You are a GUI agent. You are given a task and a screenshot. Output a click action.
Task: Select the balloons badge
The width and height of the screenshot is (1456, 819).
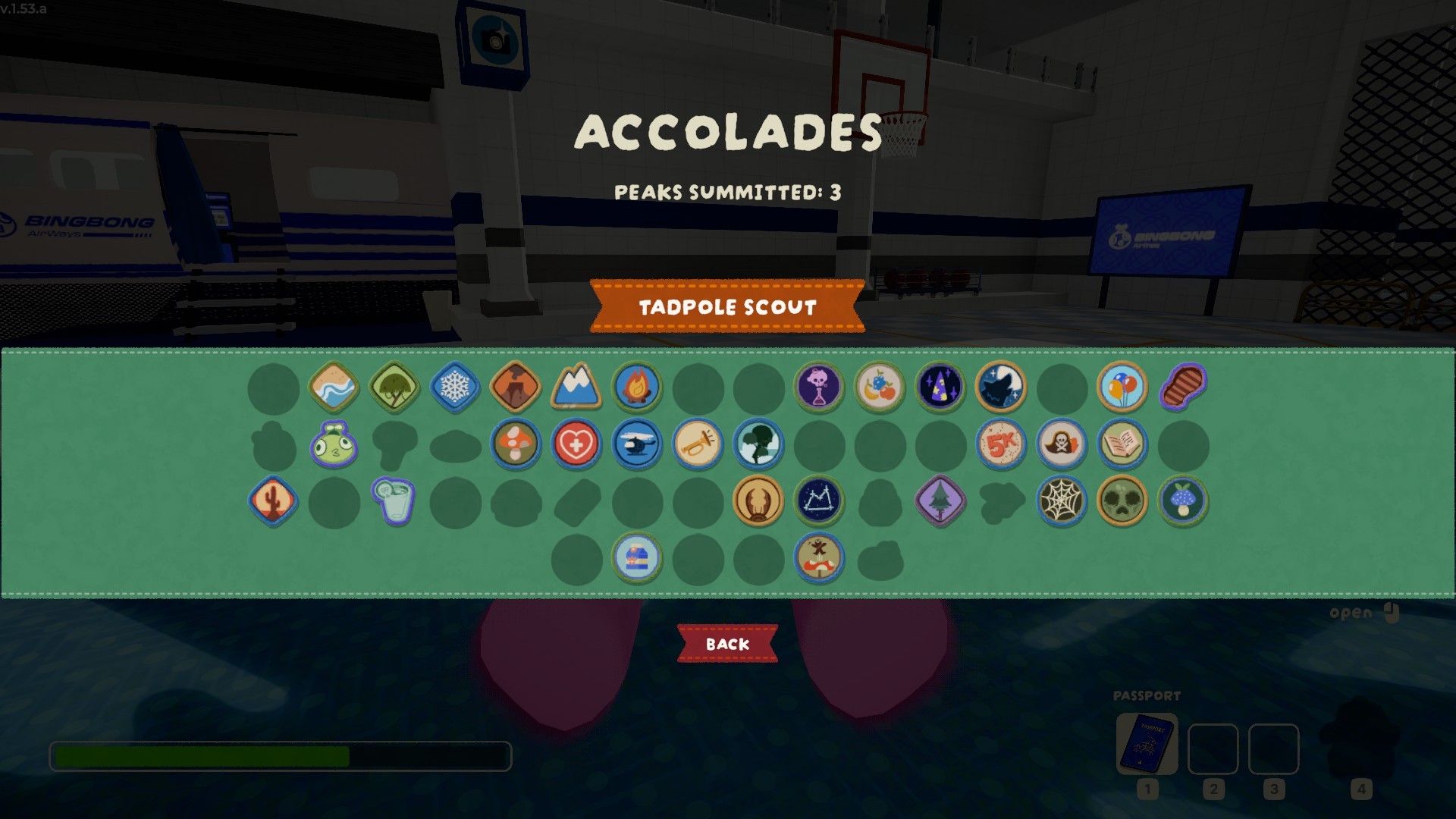point(1122,388)
